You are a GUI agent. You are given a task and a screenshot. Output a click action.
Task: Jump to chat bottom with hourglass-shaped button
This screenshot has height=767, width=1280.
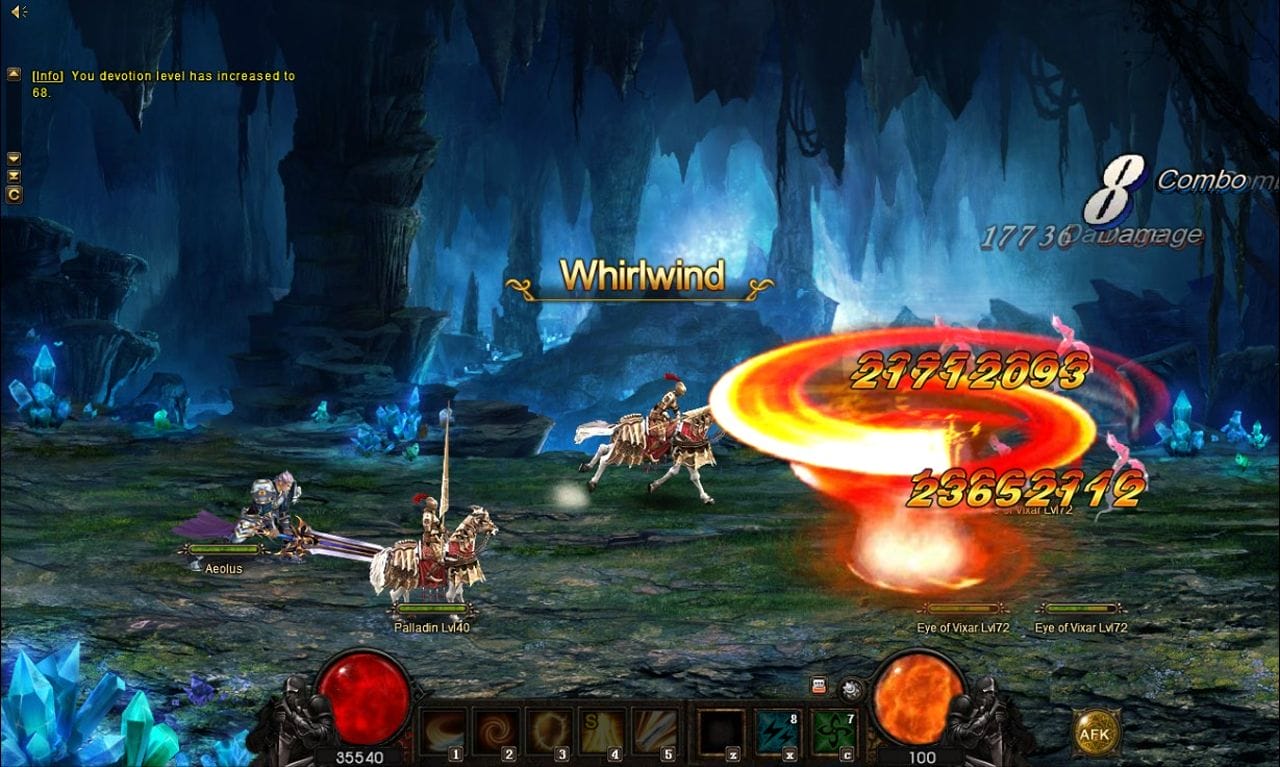14,176
